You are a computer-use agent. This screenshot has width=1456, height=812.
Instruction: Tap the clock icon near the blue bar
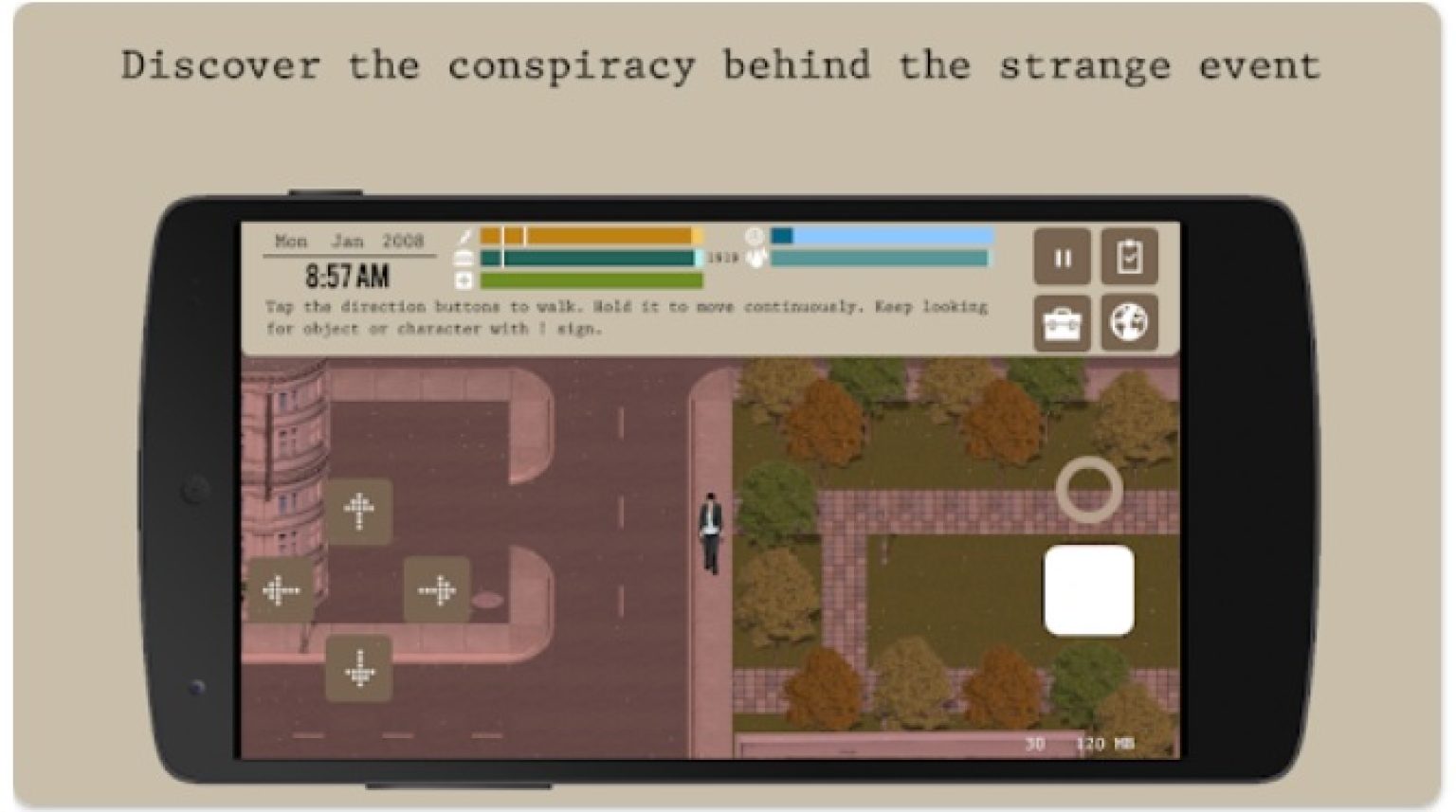pyautogui.click(x=755, y=237)
